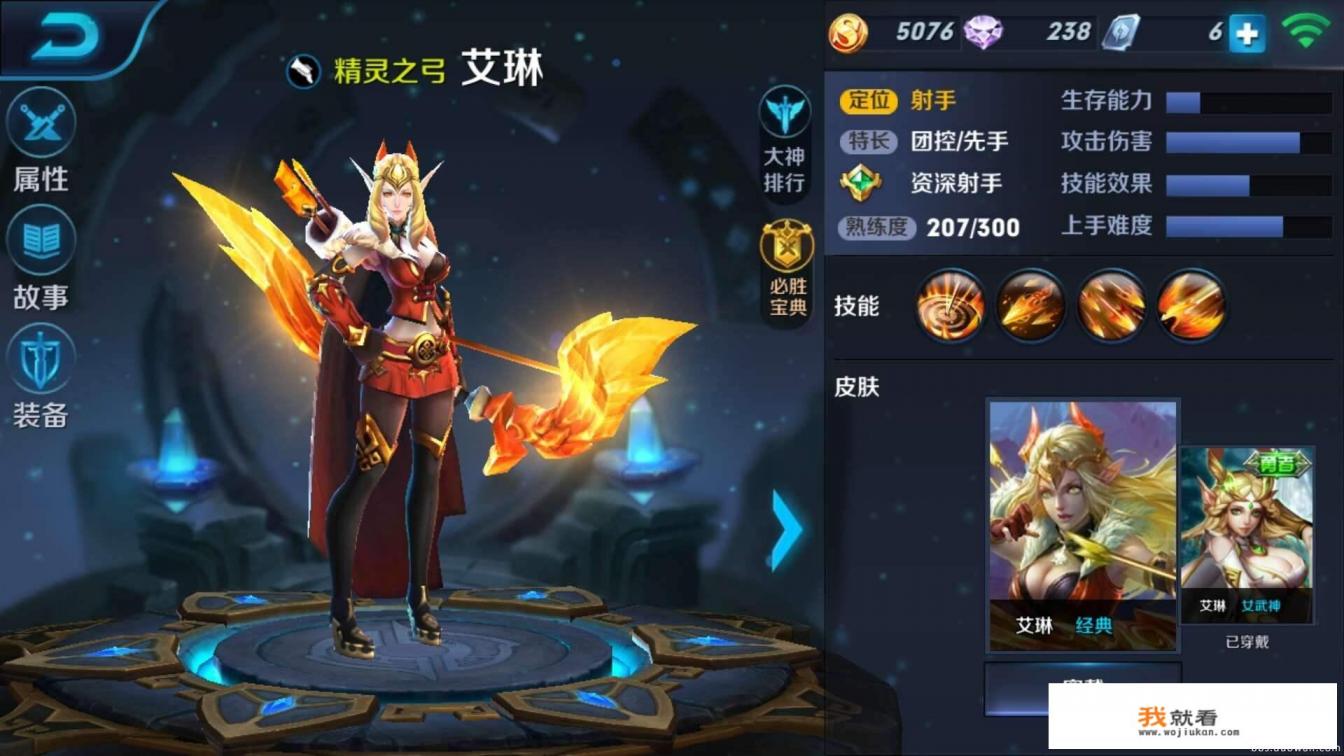Viewport: 1344px width, 756px height.
Task: Click the 熟练度 proficiency label
Action: (876, 227)
